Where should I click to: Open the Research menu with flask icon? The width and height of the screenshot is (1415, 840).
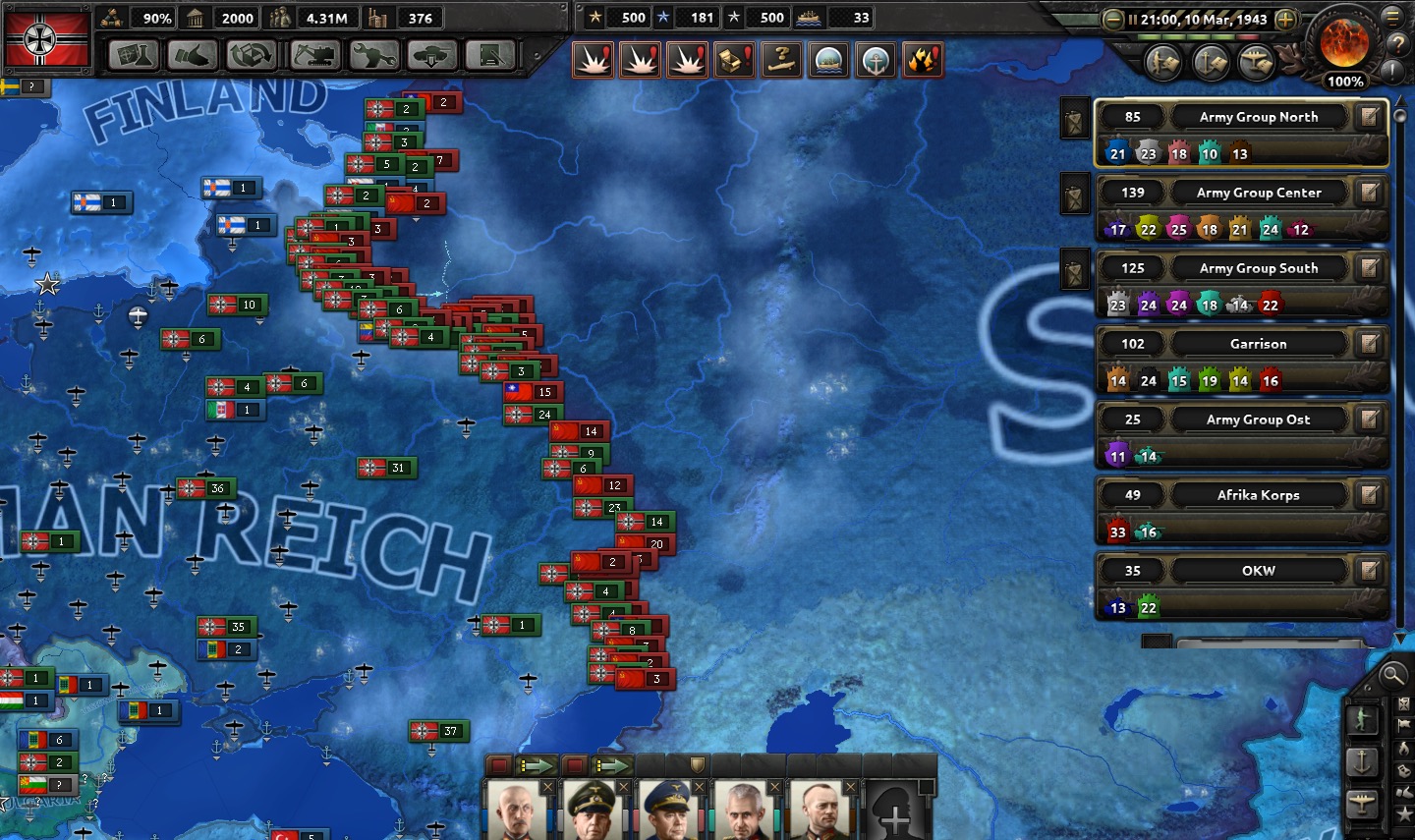click(x=133, y=56)
